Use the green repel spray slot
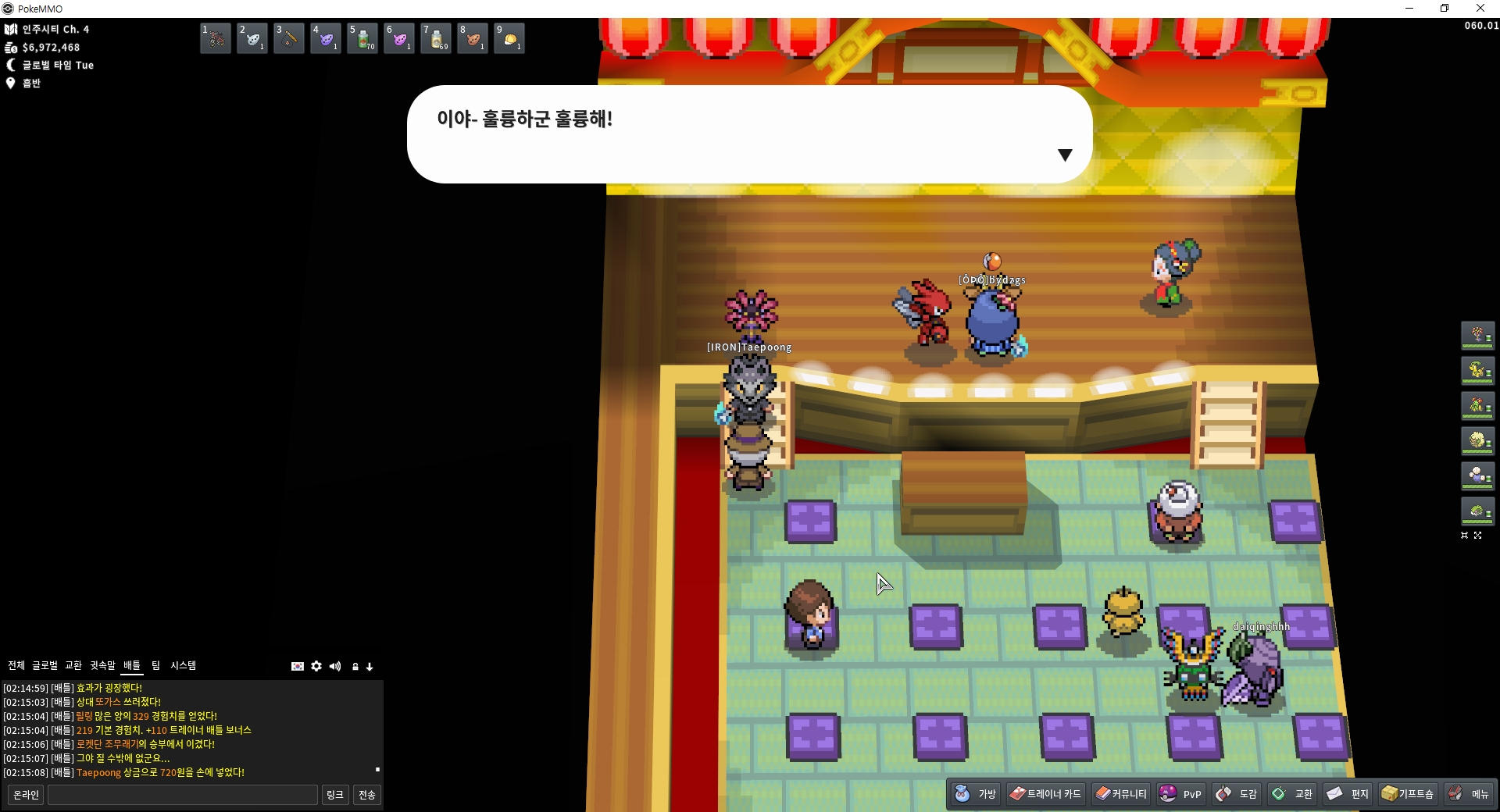 pyautogui.click(x=362, y=38)
